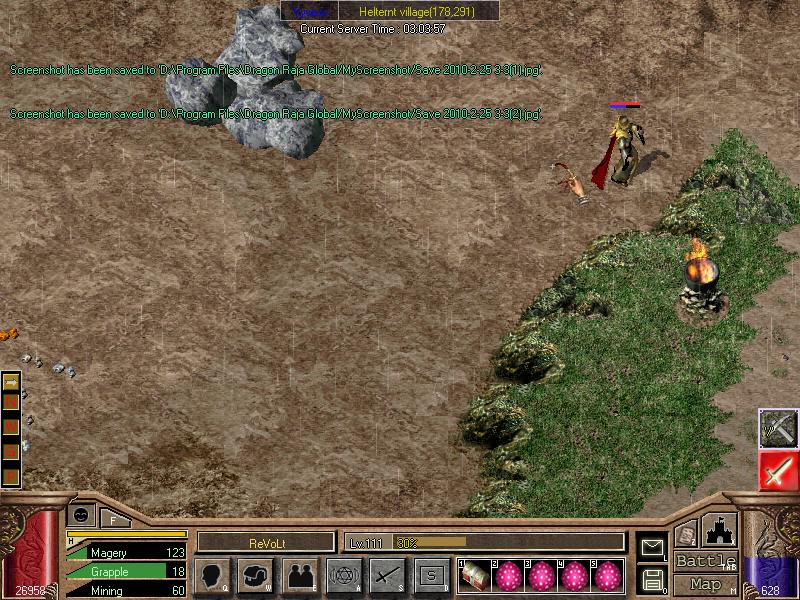The height and width of the screenshot is (600, 800).
Task: Click the square S button
Action: coord(431,576)
